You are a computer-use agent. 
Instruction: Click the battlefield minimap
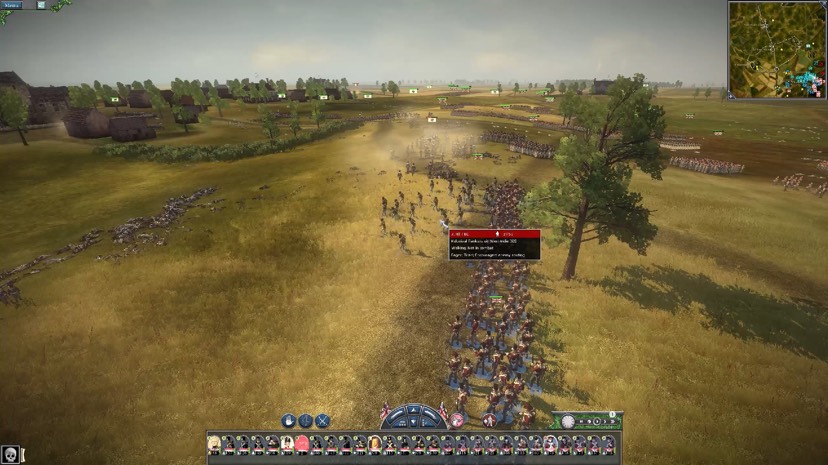pyautogui.click(x=776, y=48)
